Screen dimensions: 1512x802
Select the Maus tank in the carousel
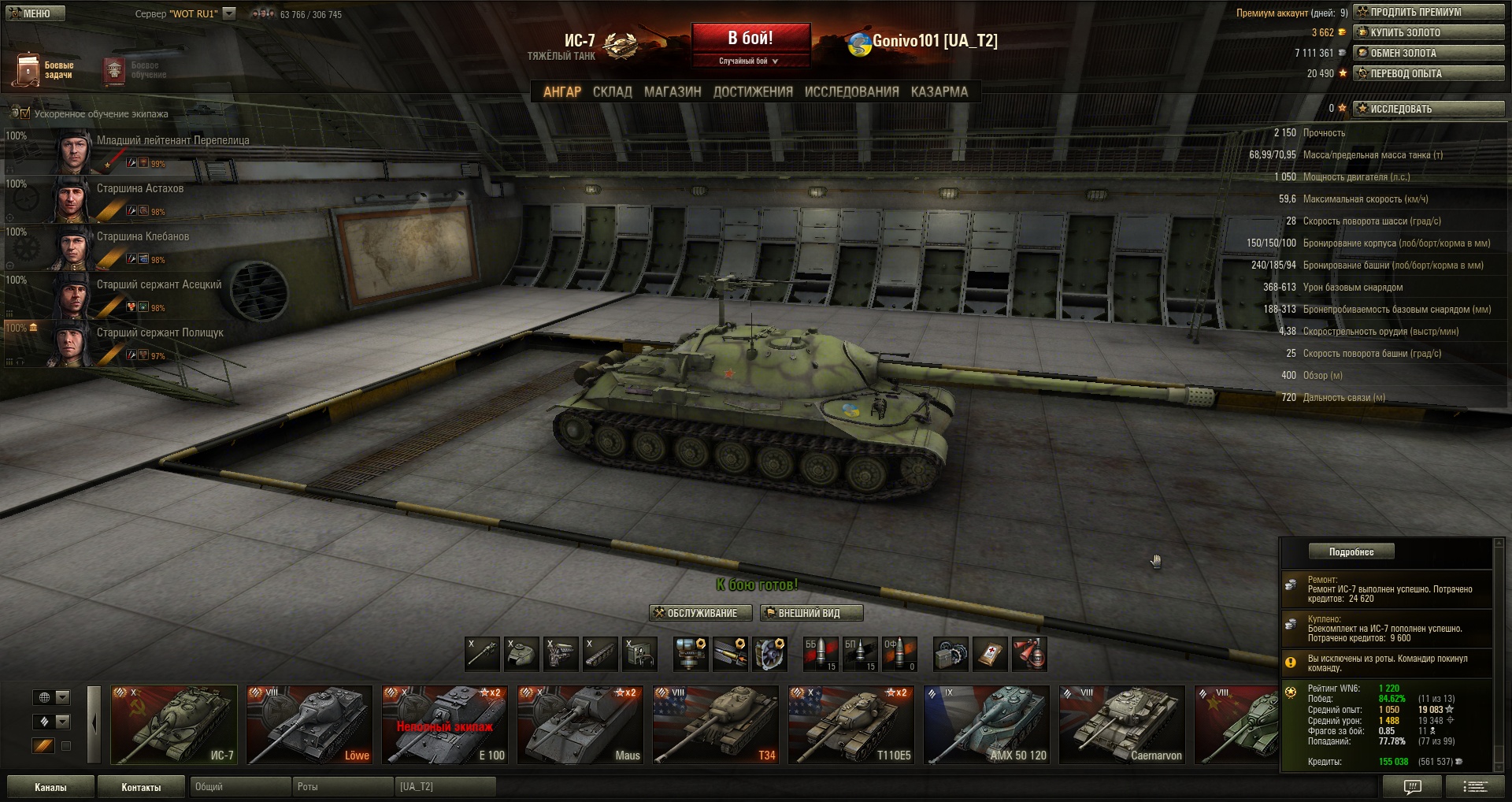click(x=580, y=725)
